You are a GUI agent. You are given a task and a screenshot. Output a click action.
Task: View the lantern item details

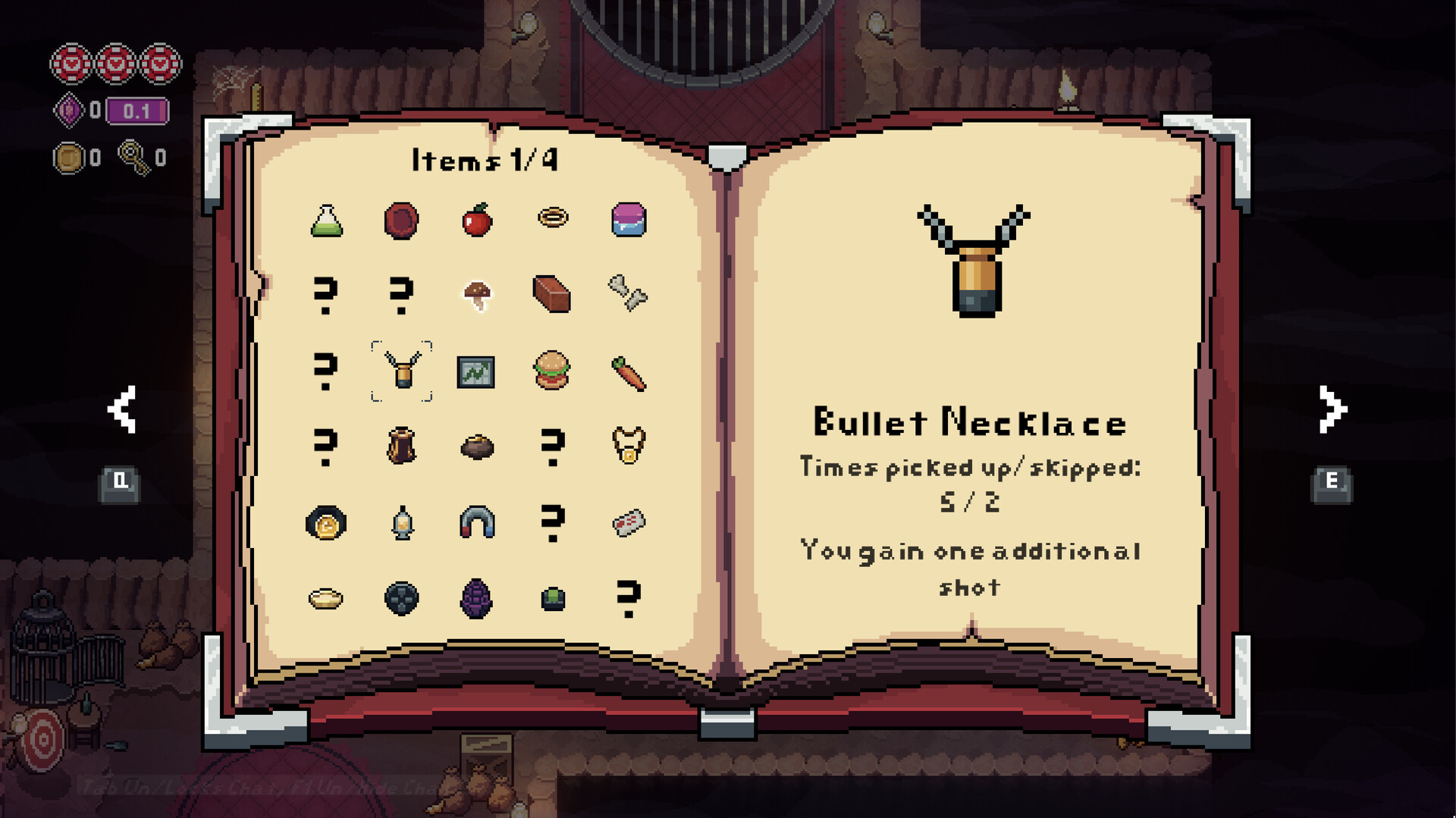(x=402, y=522)
